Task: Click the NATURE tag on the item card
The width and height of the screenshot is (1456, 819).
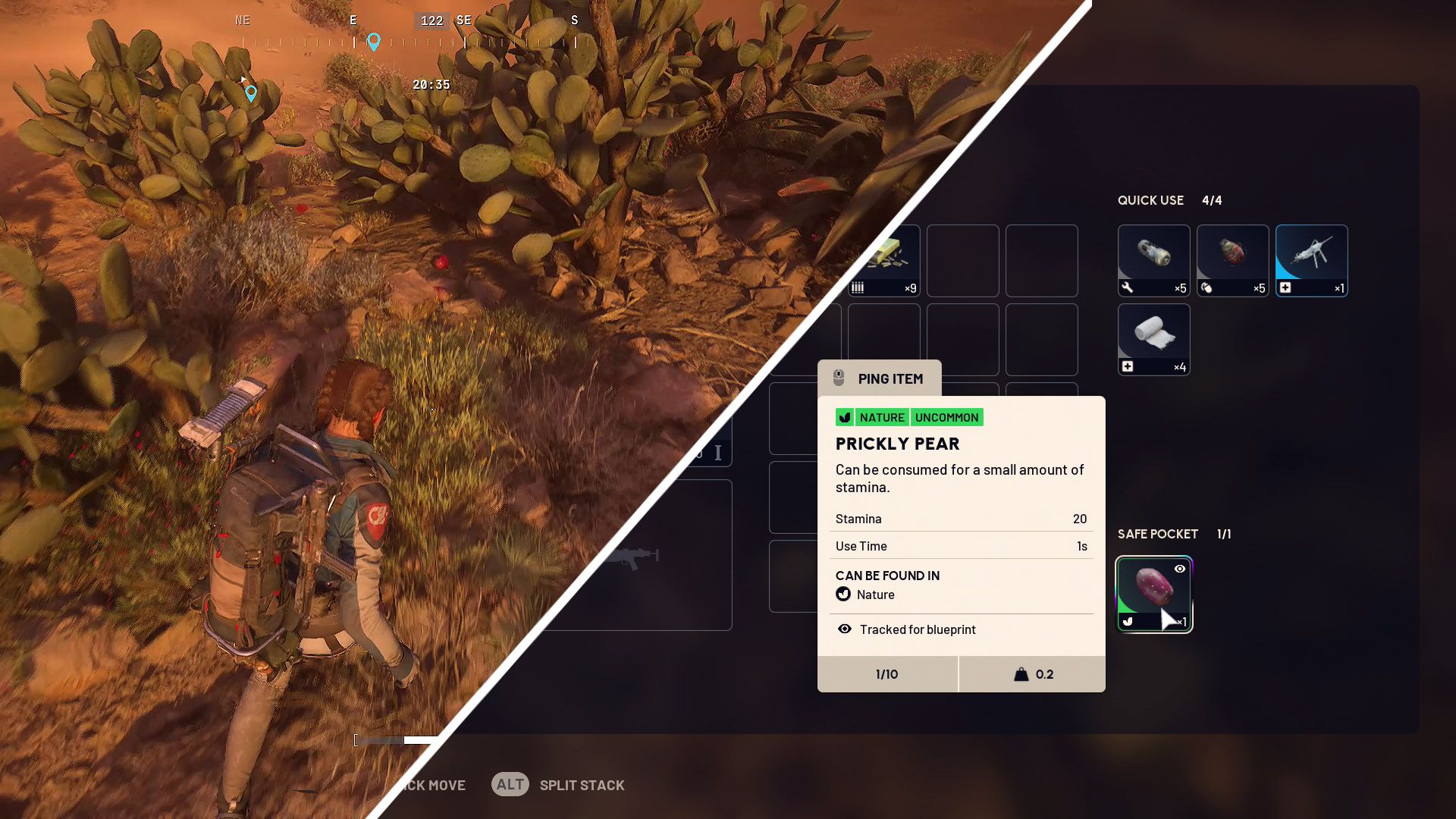Action: click(x=882, y=417)
